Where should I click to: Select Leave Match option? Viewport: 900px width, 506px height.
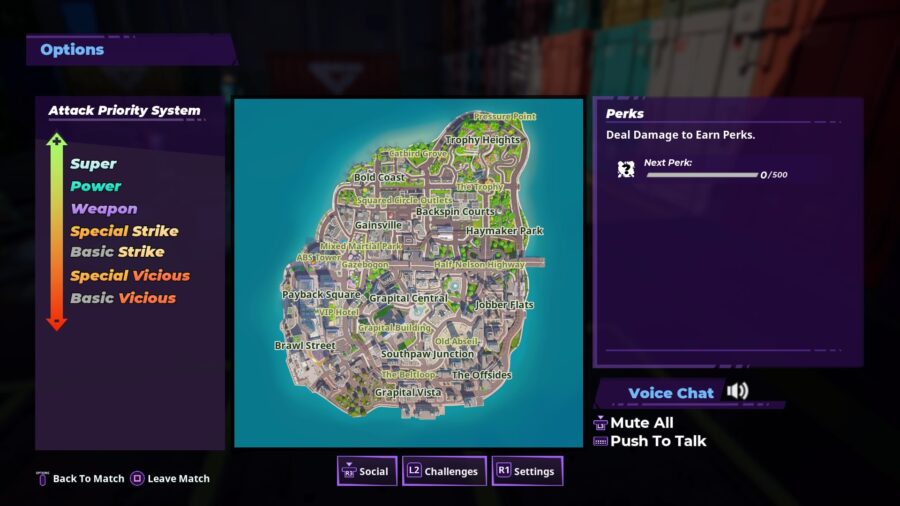click(170, 479)
